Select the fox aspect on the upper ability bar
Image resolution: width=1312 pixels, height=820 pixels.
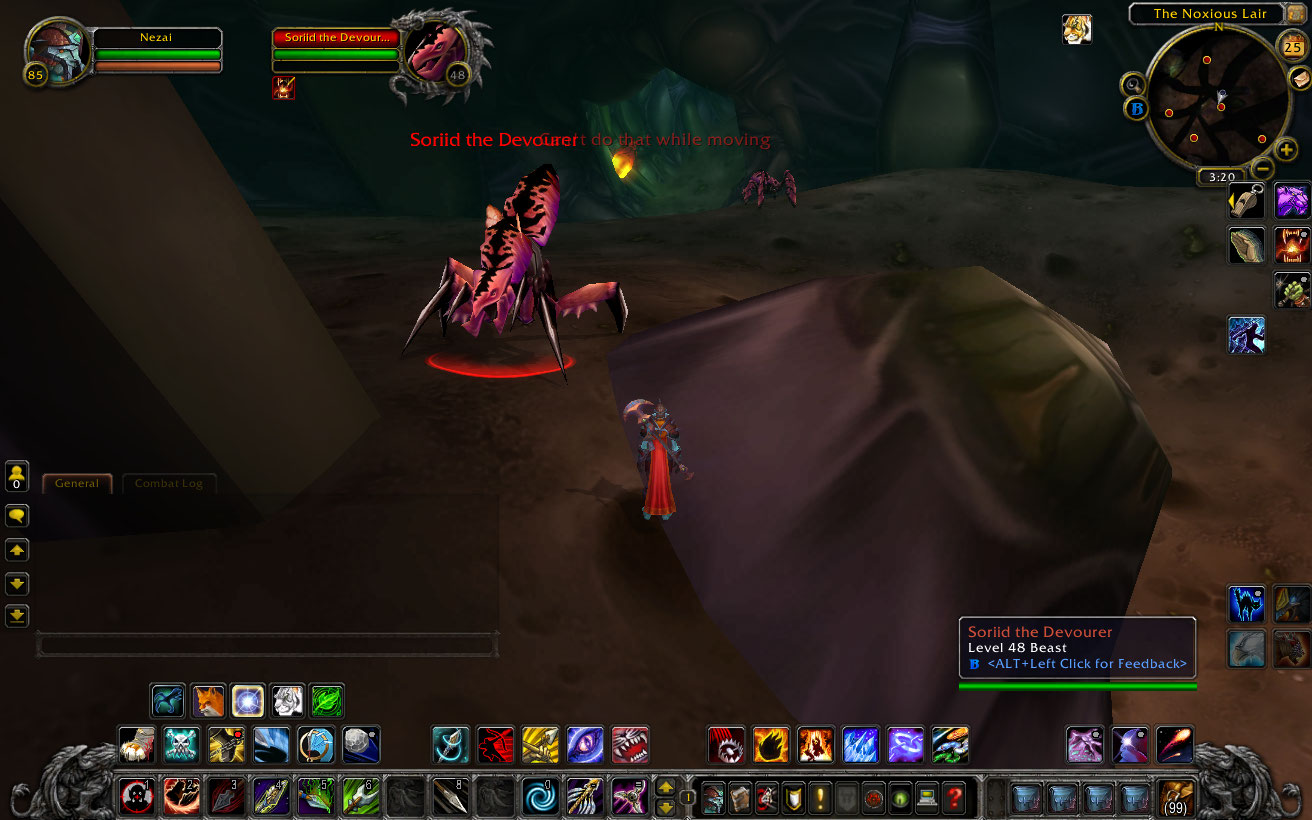(207, 701)
